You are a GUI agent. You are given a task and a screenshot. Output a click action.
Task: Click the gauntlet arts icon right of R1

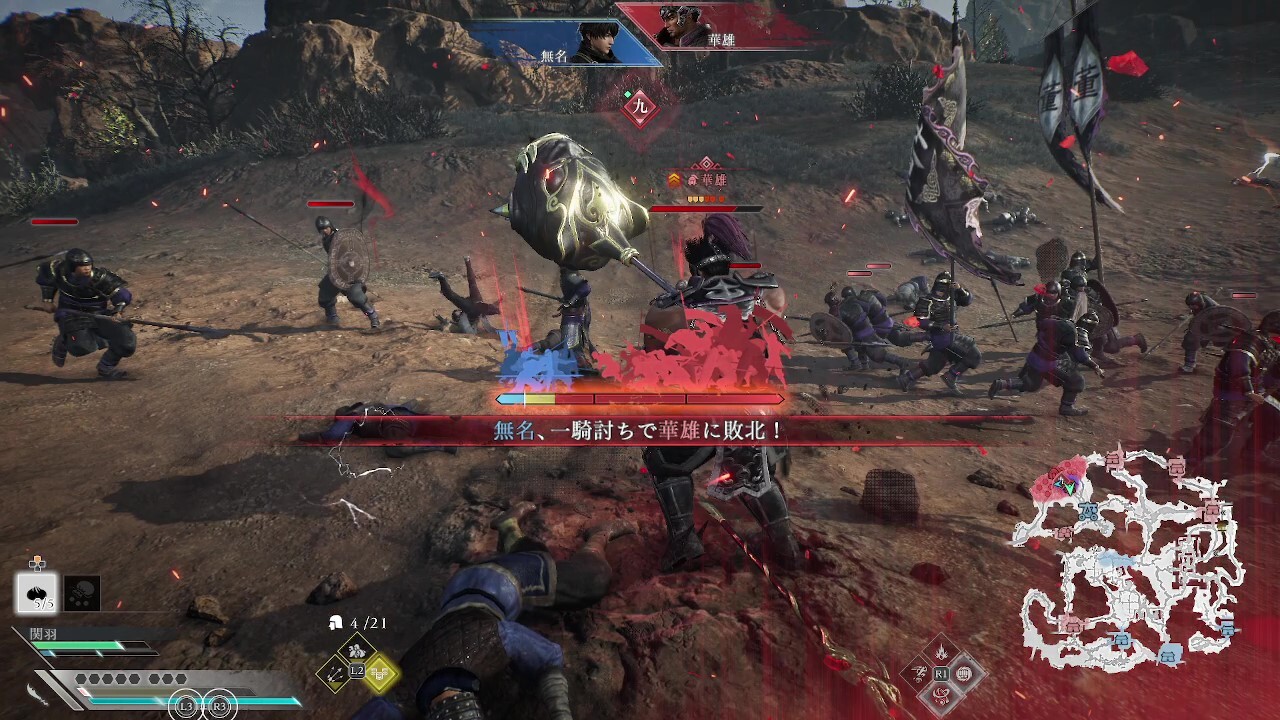point(964,673)
